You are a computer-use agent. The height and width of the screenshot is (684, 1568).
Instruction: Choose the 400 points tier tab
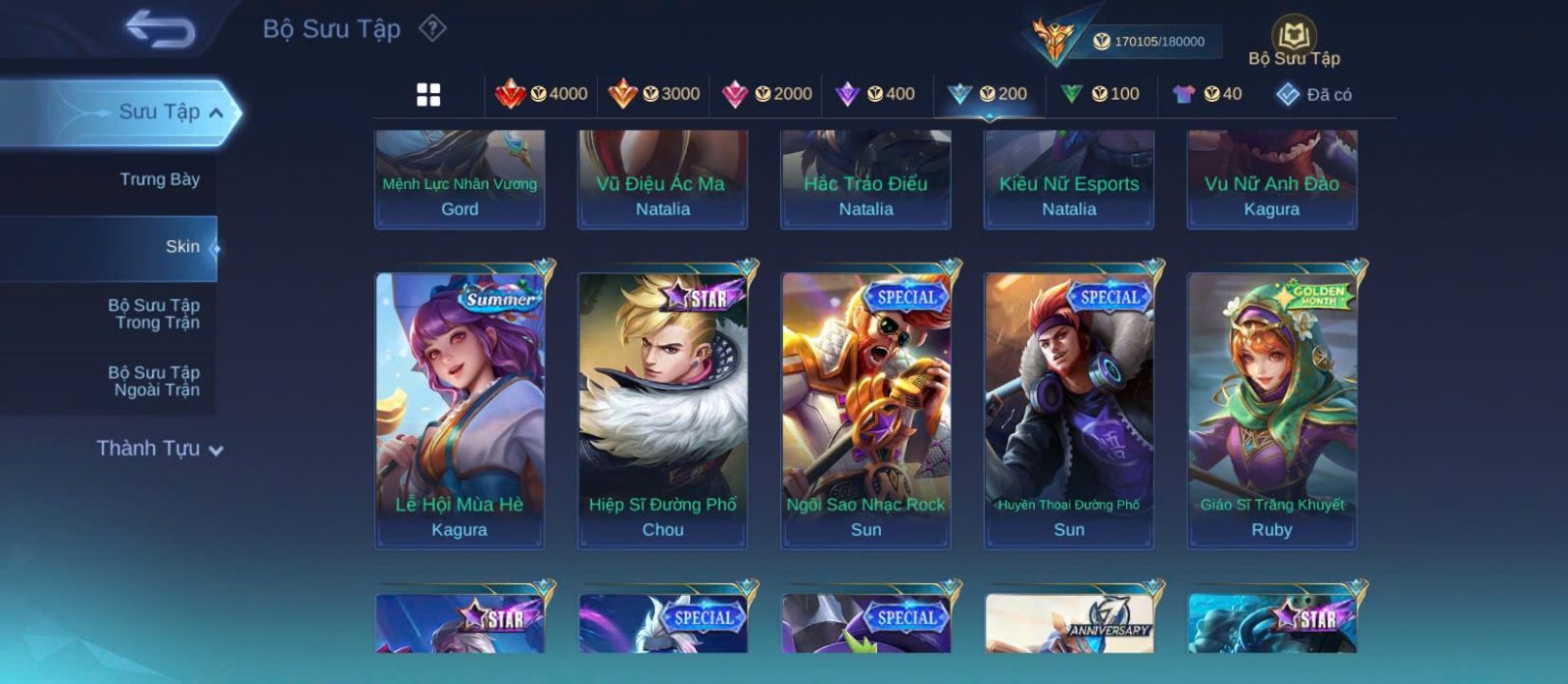pyautogui.click(x=875, y=94)
